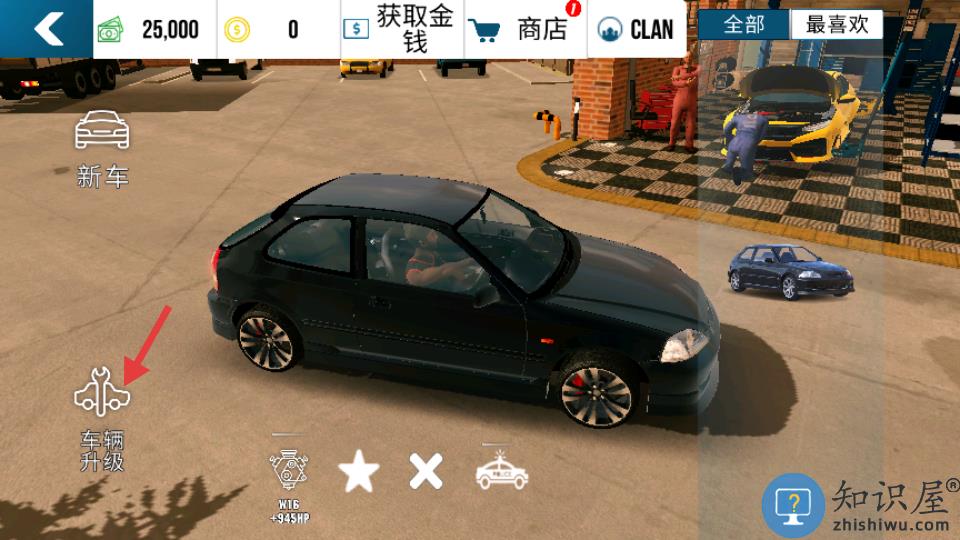The height and width of the screenshot is (540, 960).
Task: Switch to the 全部 tab
Action: pos(744,25)
